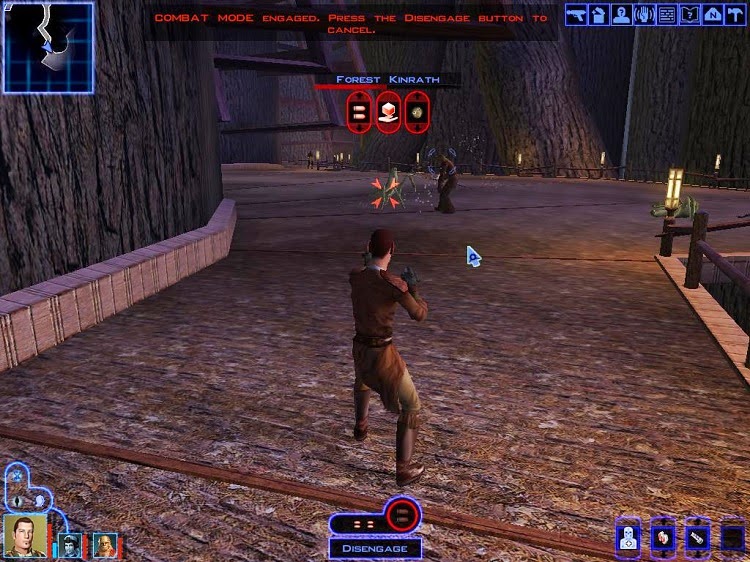Switch to the capped companion portrait

[x=69, y=545]
